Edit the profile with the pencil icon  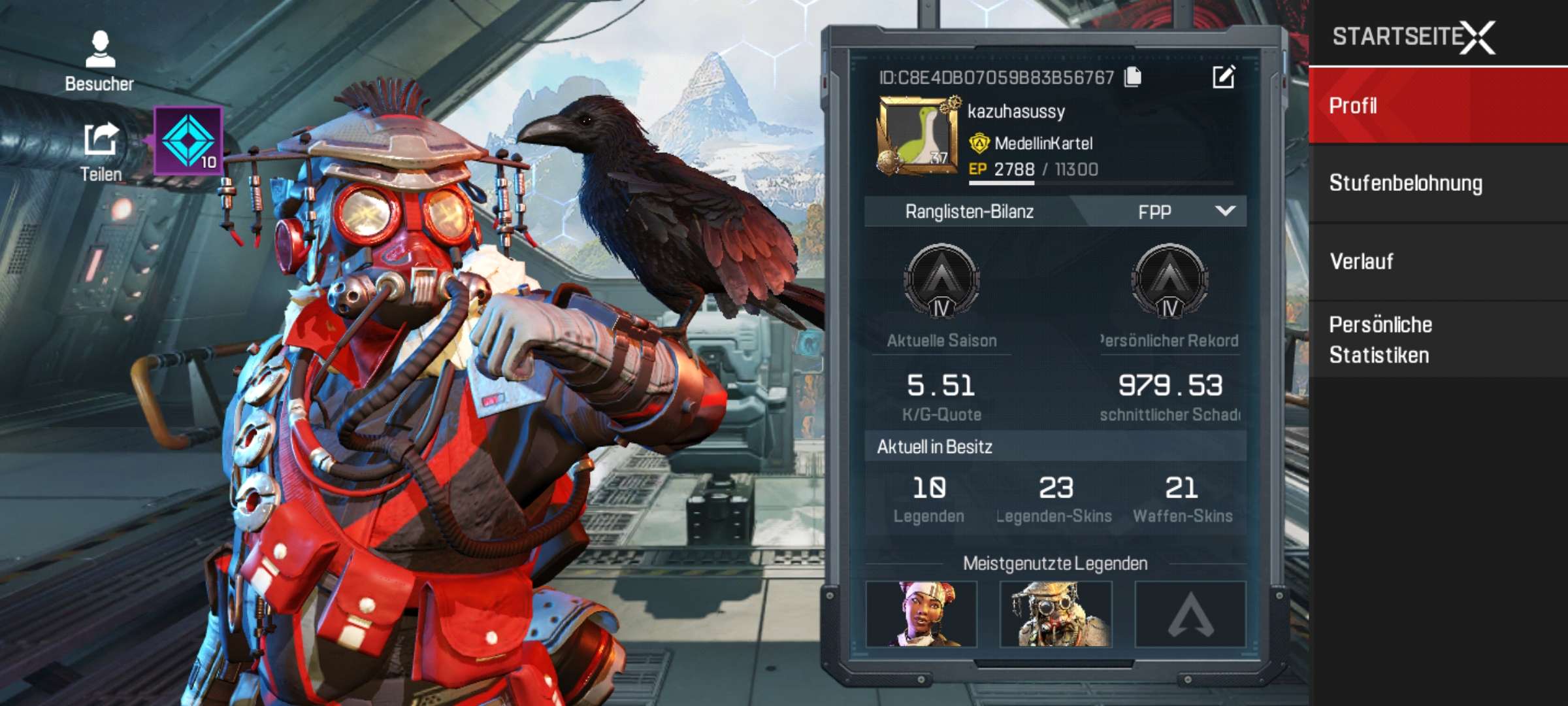tap(1223, 77)
